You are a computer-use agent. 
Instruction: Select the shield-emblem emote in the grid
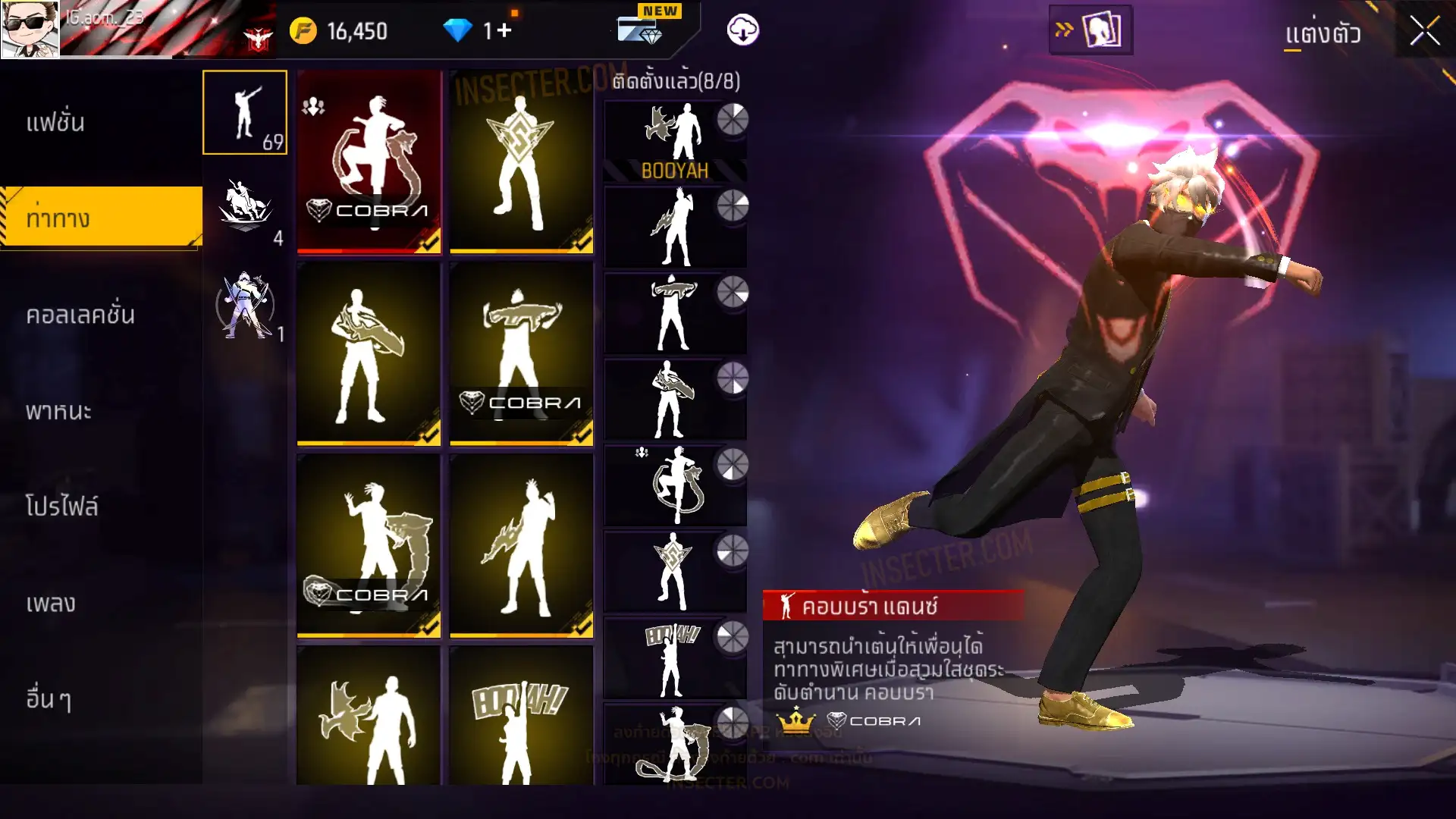(x=521, y=162)
